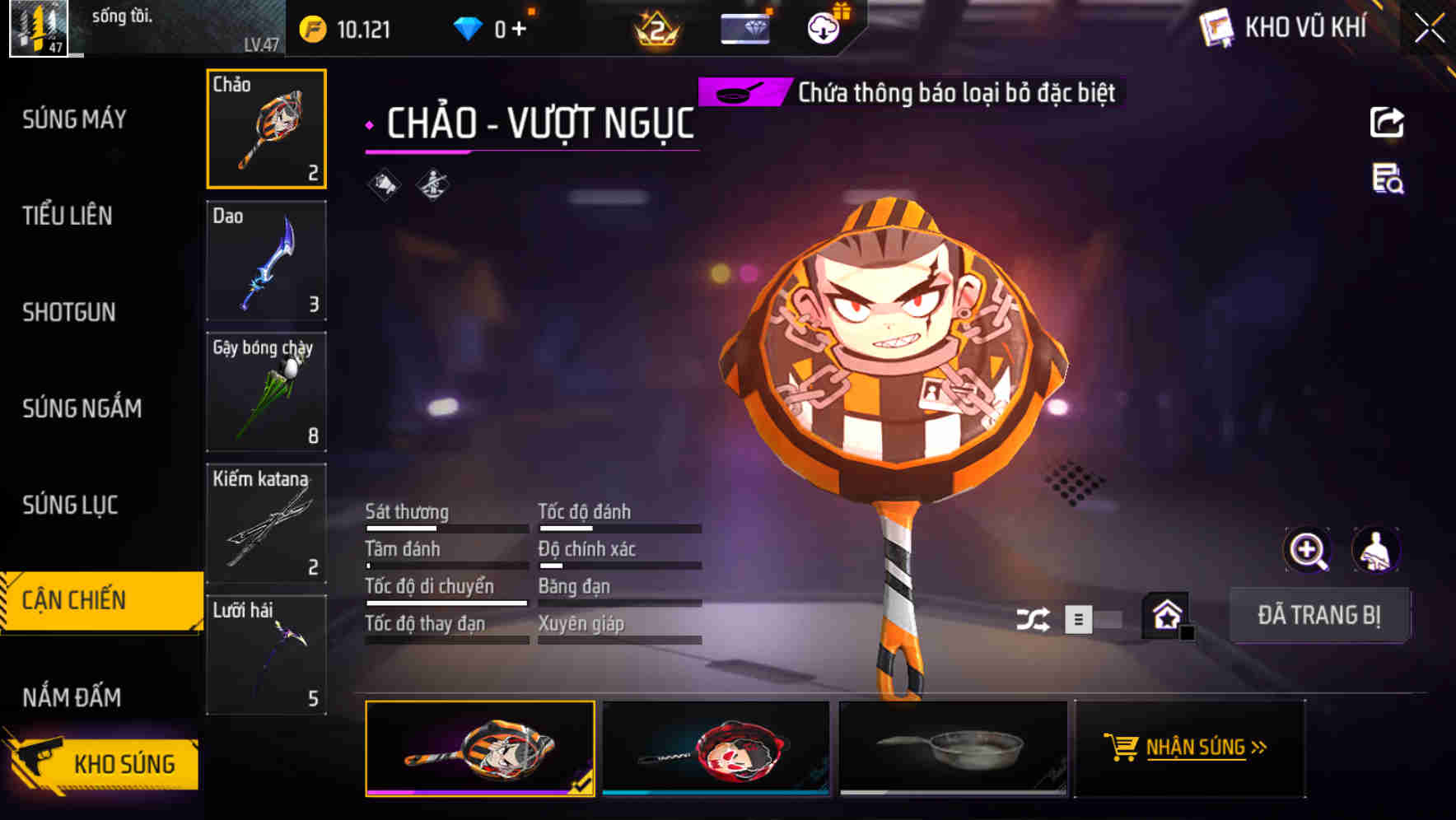1456x820 pixels.
Task: Open Nhận Súng shop link
Action: 1189,748
